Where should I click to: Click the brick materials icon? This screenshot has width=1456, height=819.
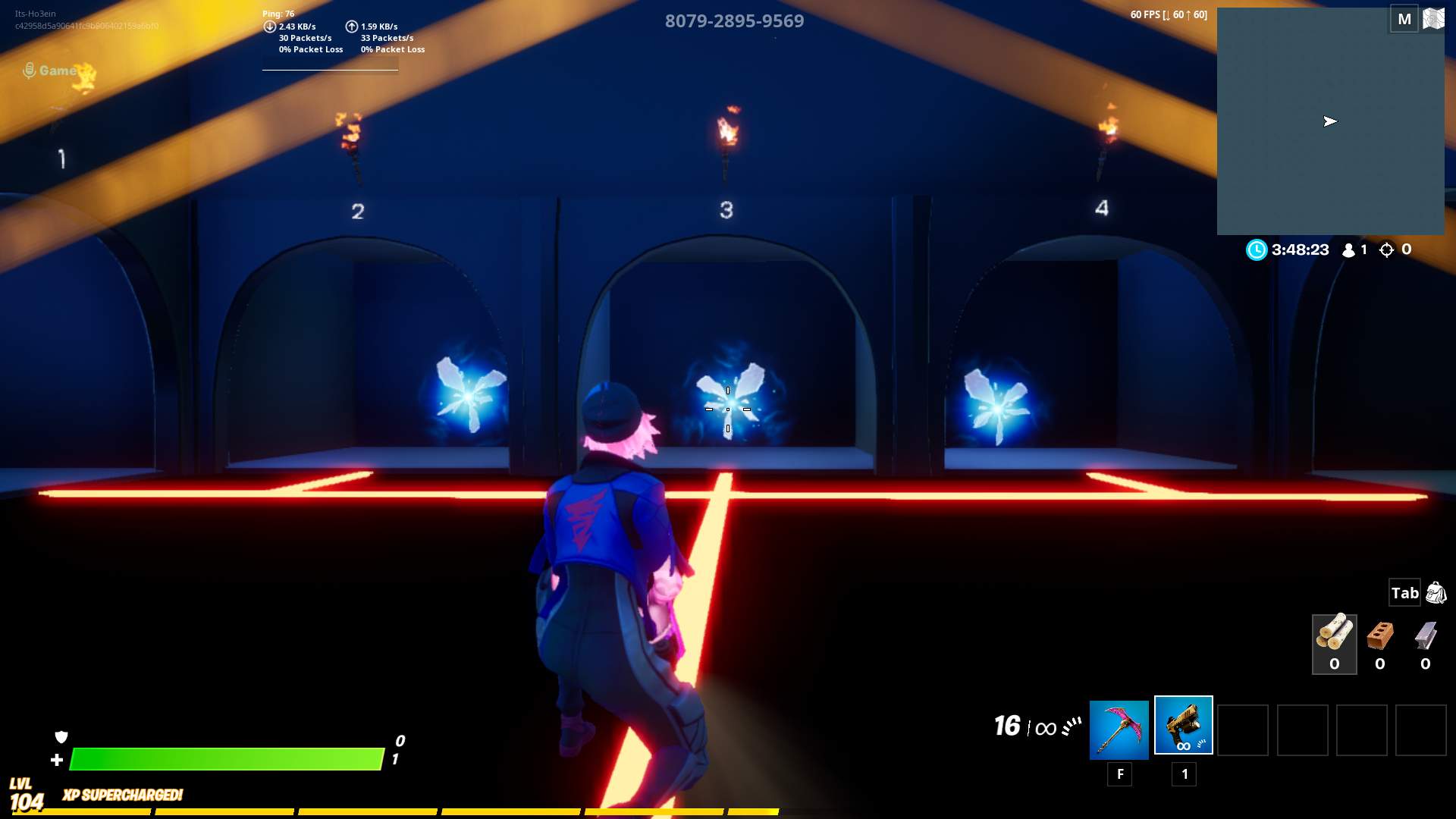click(x=1380, y=639)
